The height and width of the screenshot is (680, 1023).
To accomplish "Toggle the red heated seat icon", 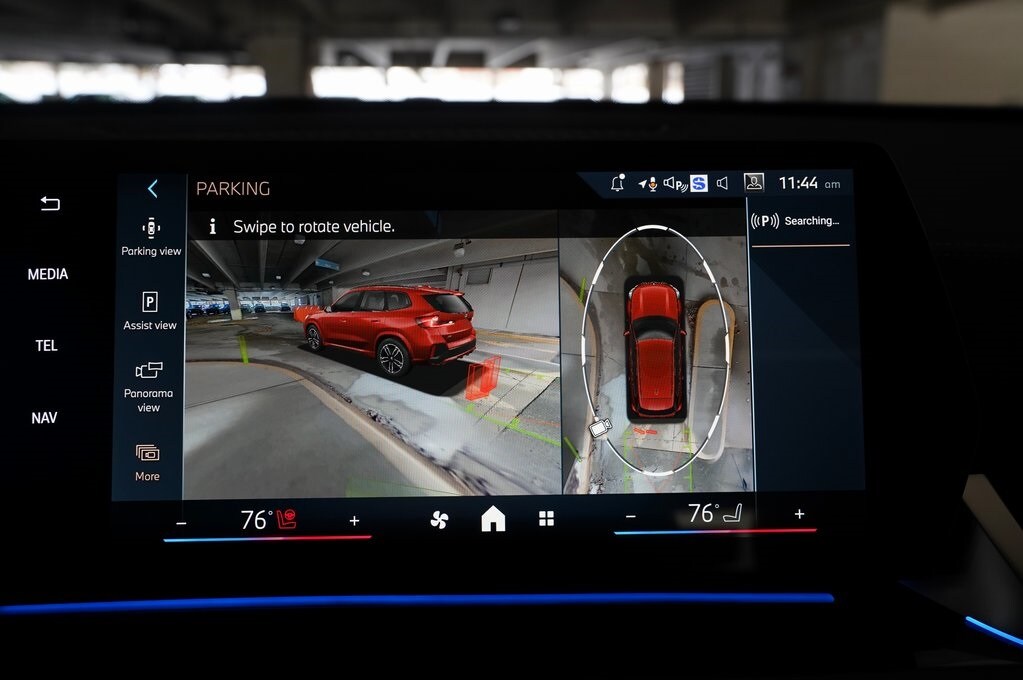I will pos(287,519).
